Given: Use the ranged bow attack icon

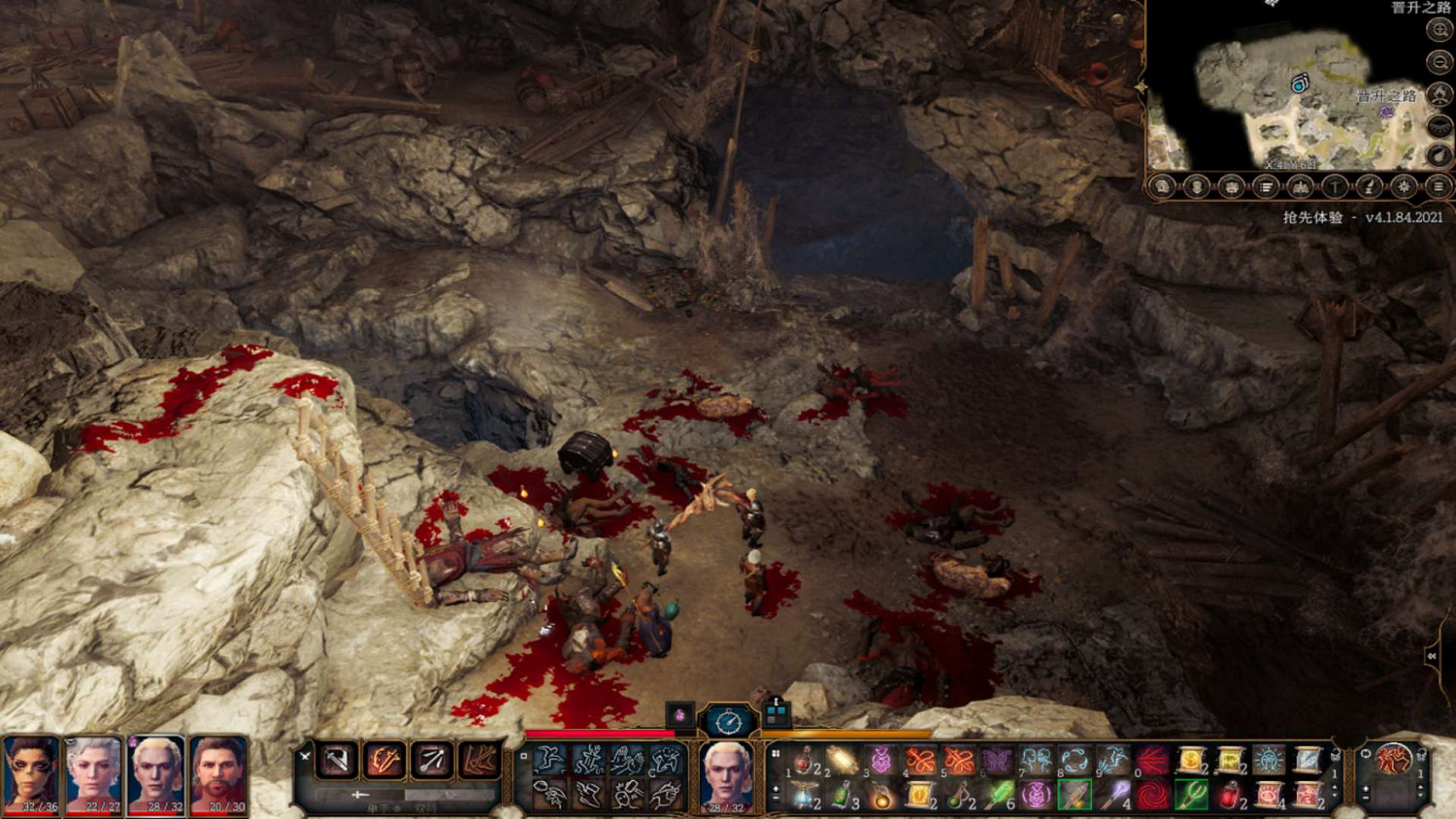Looking at the screenshot, I should [432, 760].
